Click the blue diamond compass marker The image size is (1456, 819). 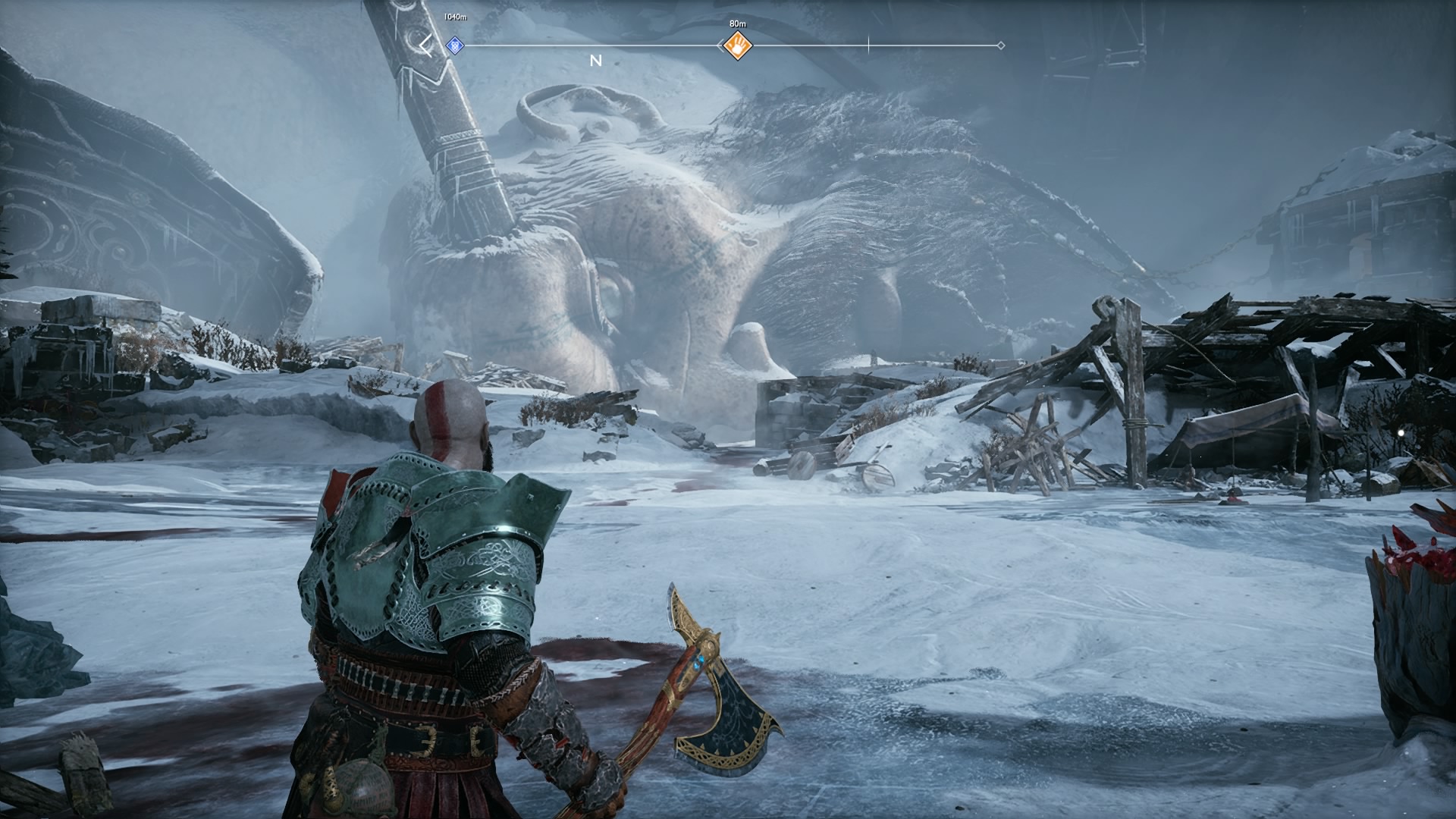point(454,45)
